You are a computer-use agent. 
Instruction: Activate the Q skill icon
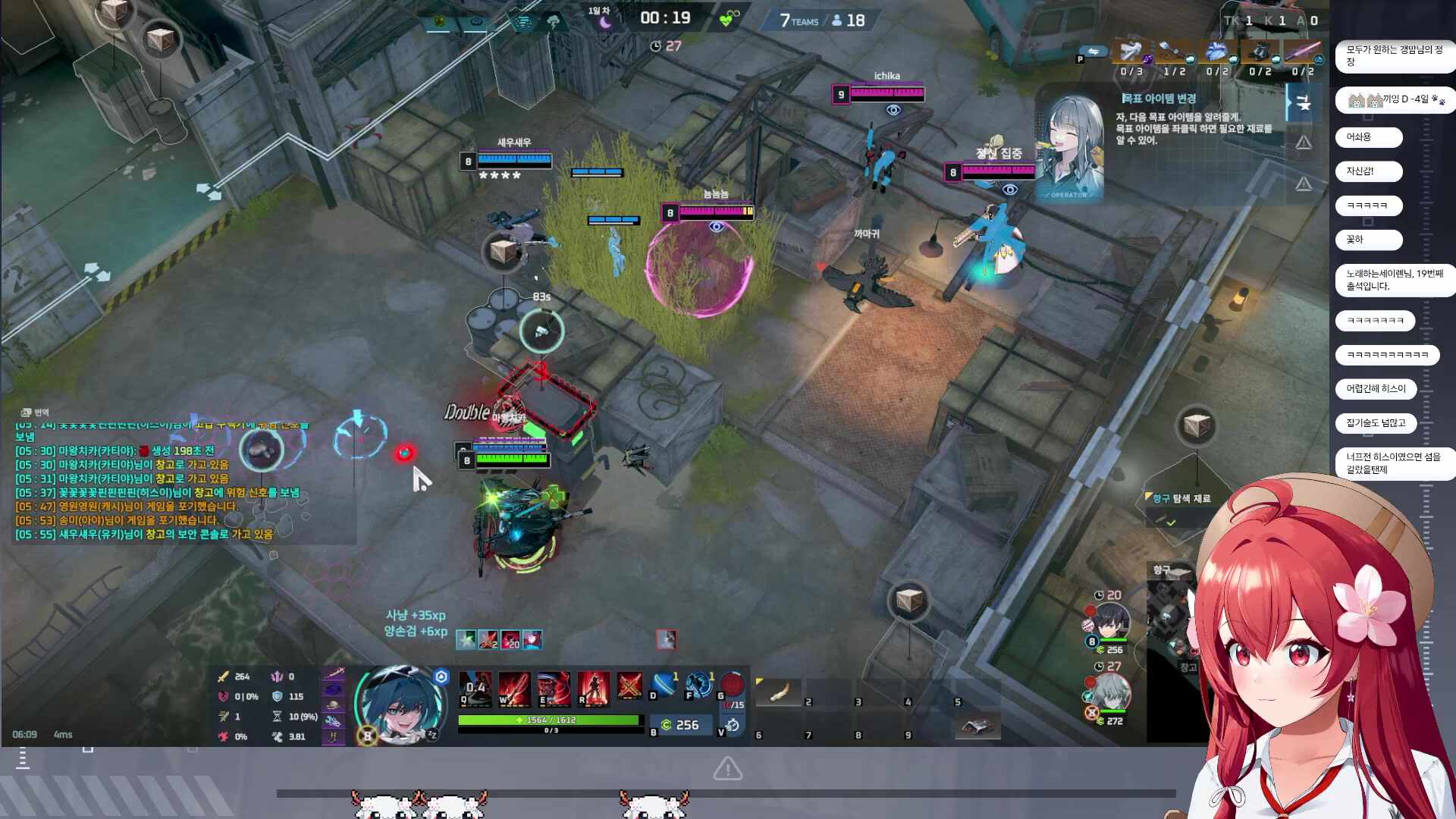475,688
